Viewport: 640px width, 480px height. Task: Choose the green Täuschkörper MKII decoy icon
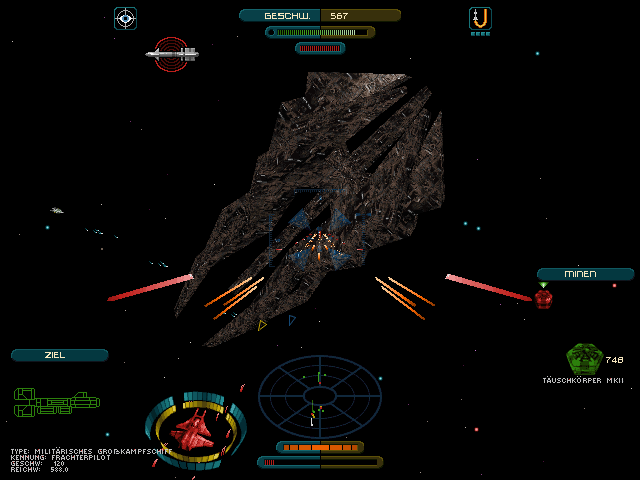point(583,358)
